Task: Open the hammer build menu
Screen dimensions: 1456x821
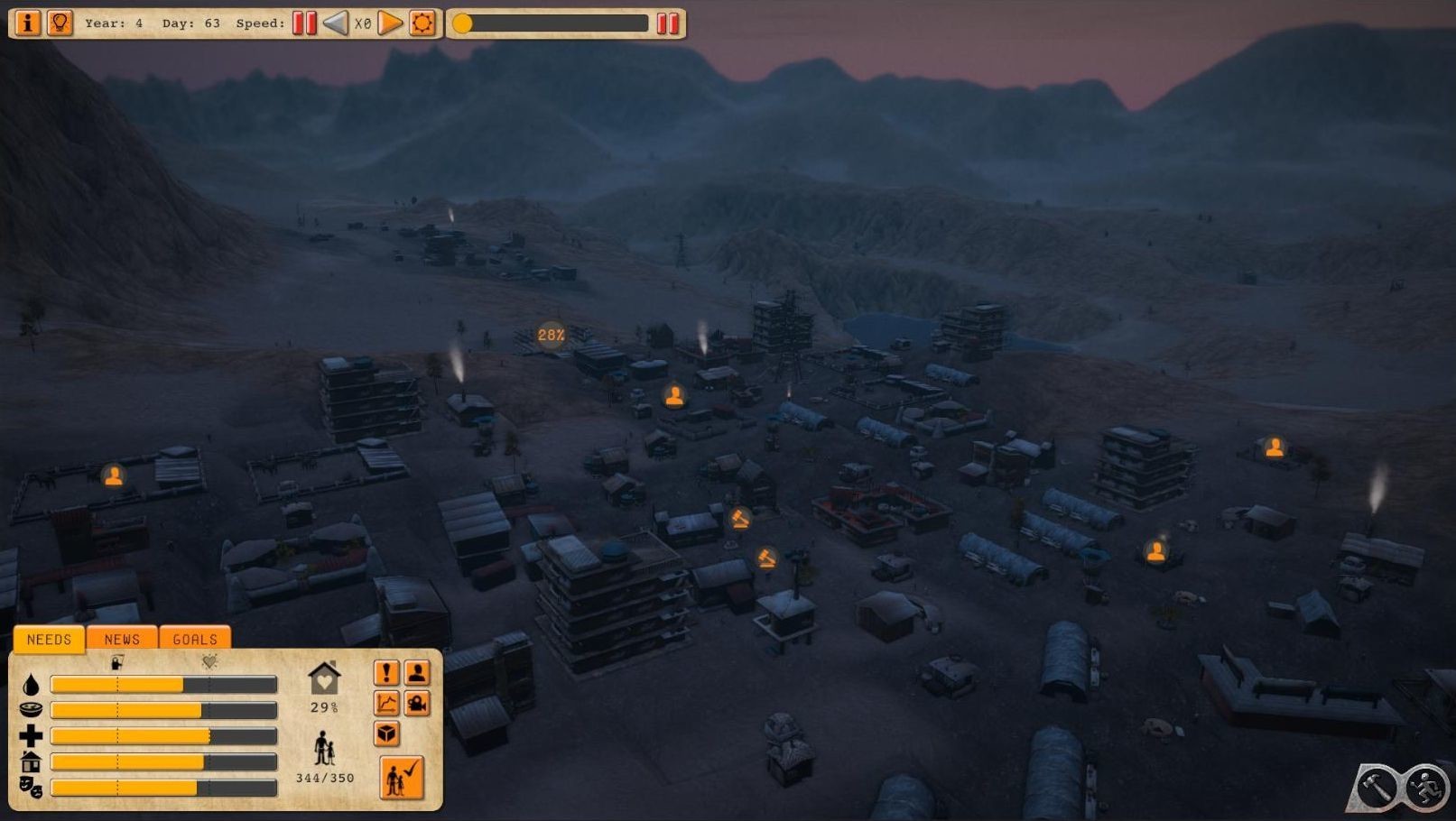Action: pyautogui.click(x=1378, y=787)
